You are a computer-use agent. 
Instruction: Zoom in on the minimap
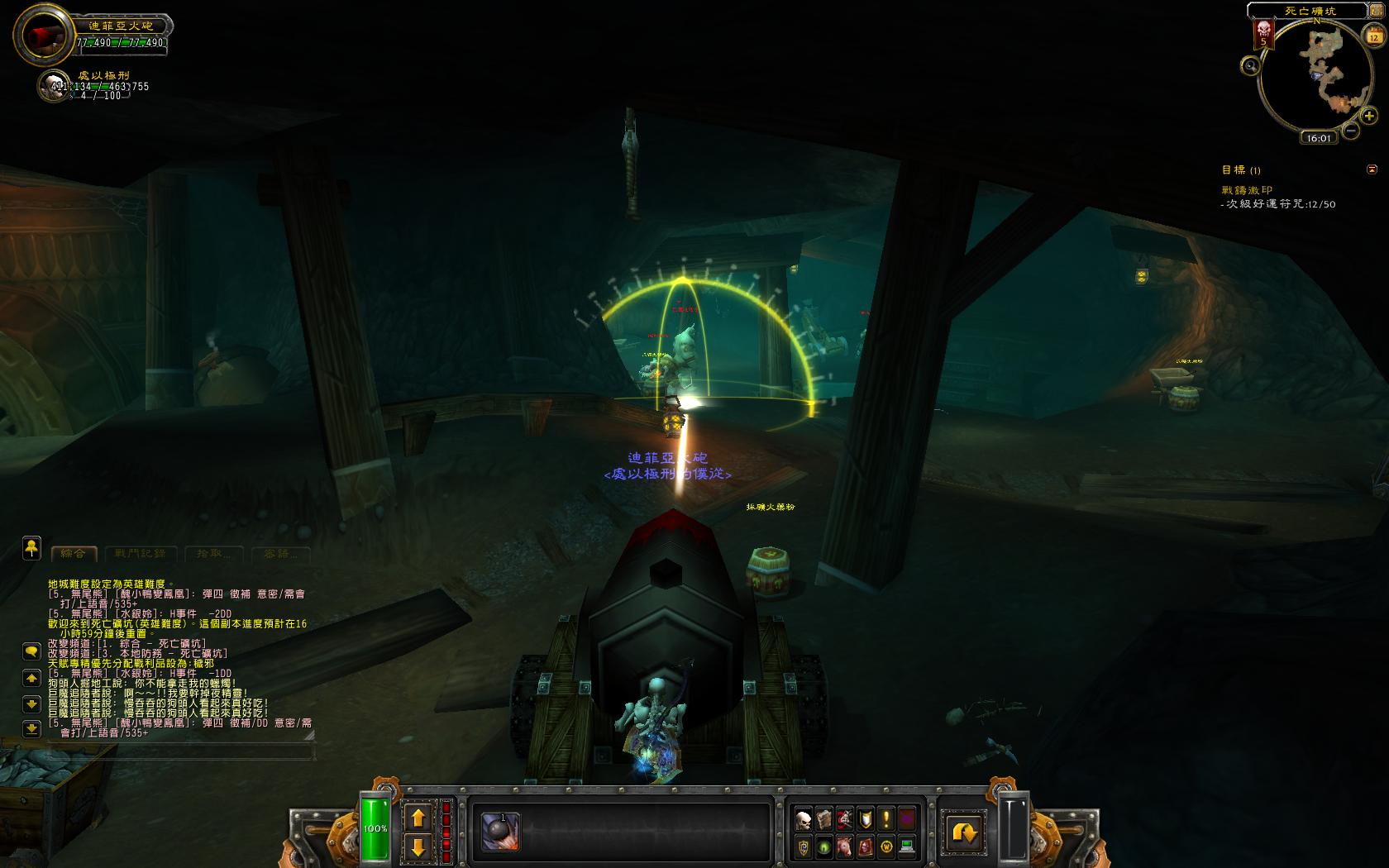pyautogui.click(x=1368, y=117)
